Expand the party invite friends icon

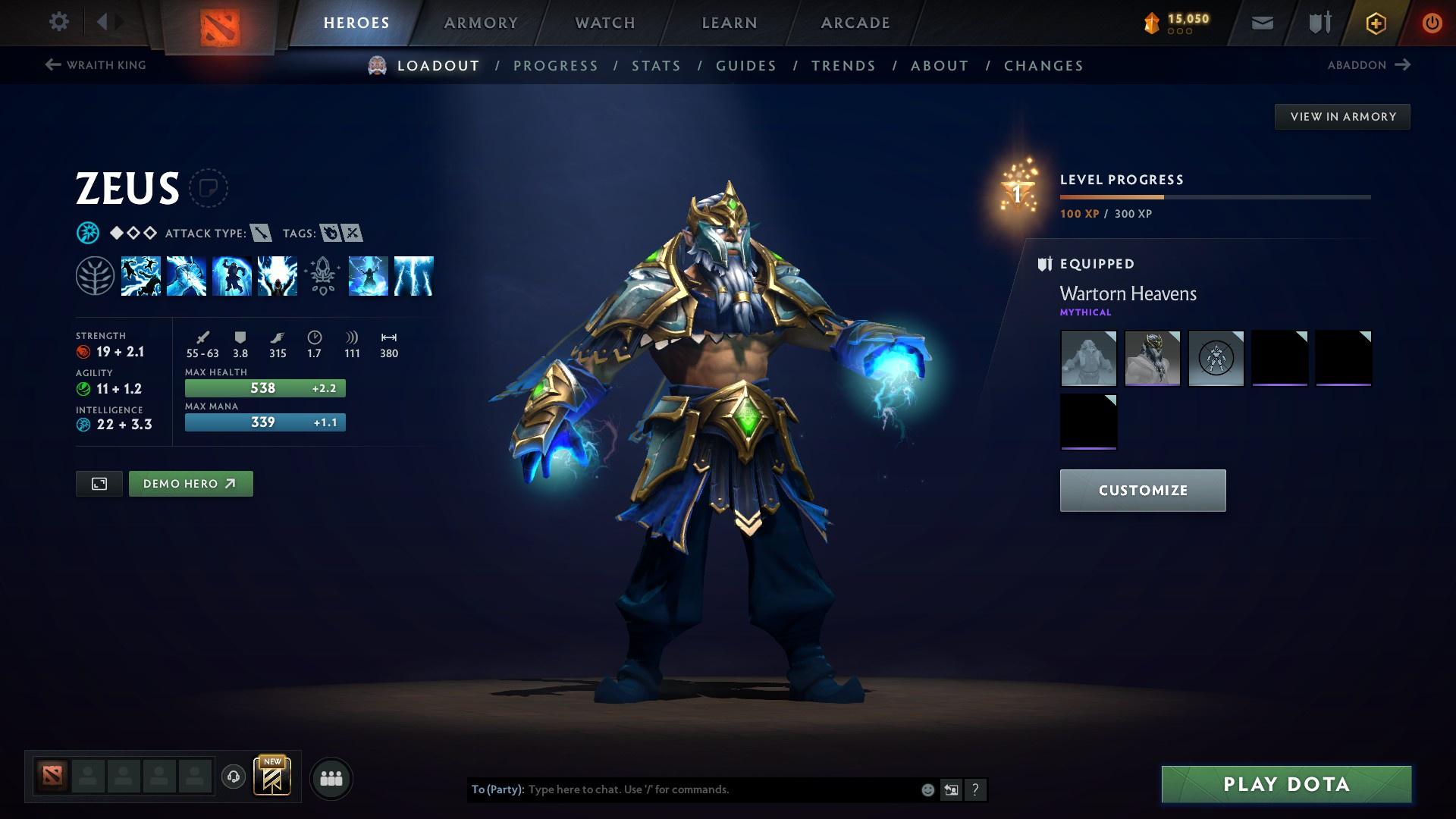330,777
